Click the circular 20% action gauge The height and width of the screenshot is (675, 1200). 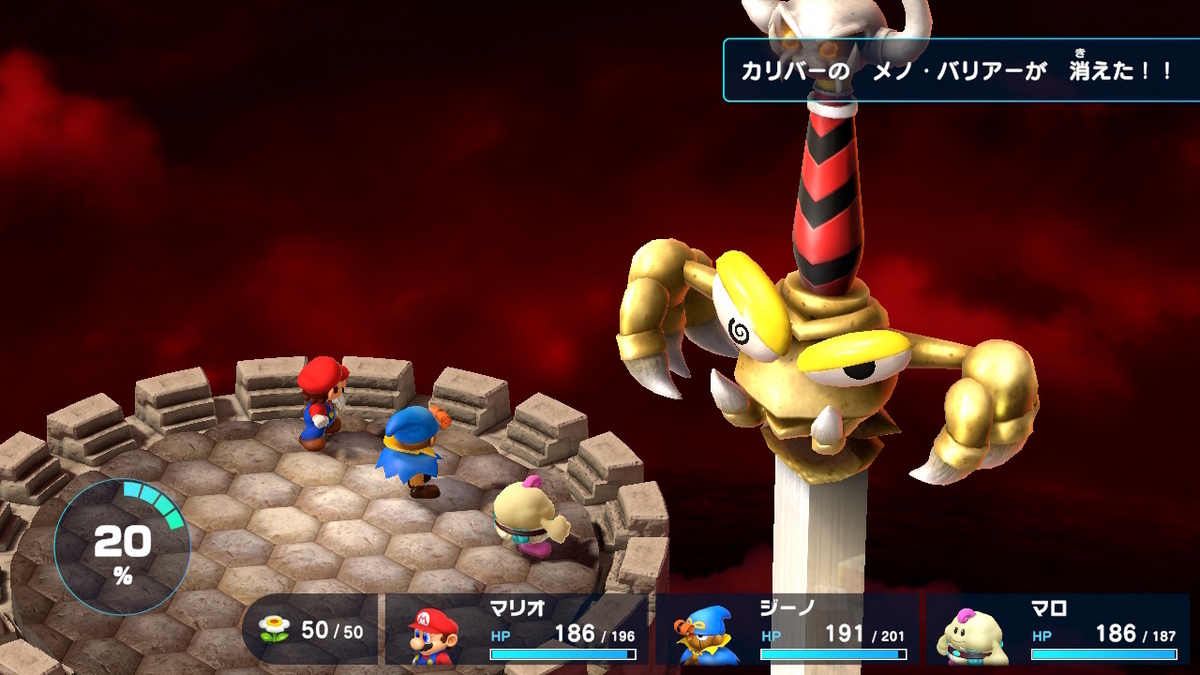(122, 547)
